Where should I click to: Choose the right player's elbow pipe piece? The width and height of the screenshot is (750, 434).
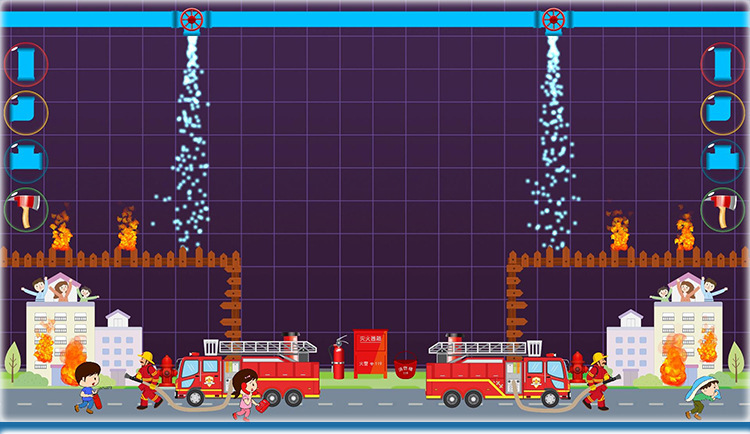(x=723, y=112)
